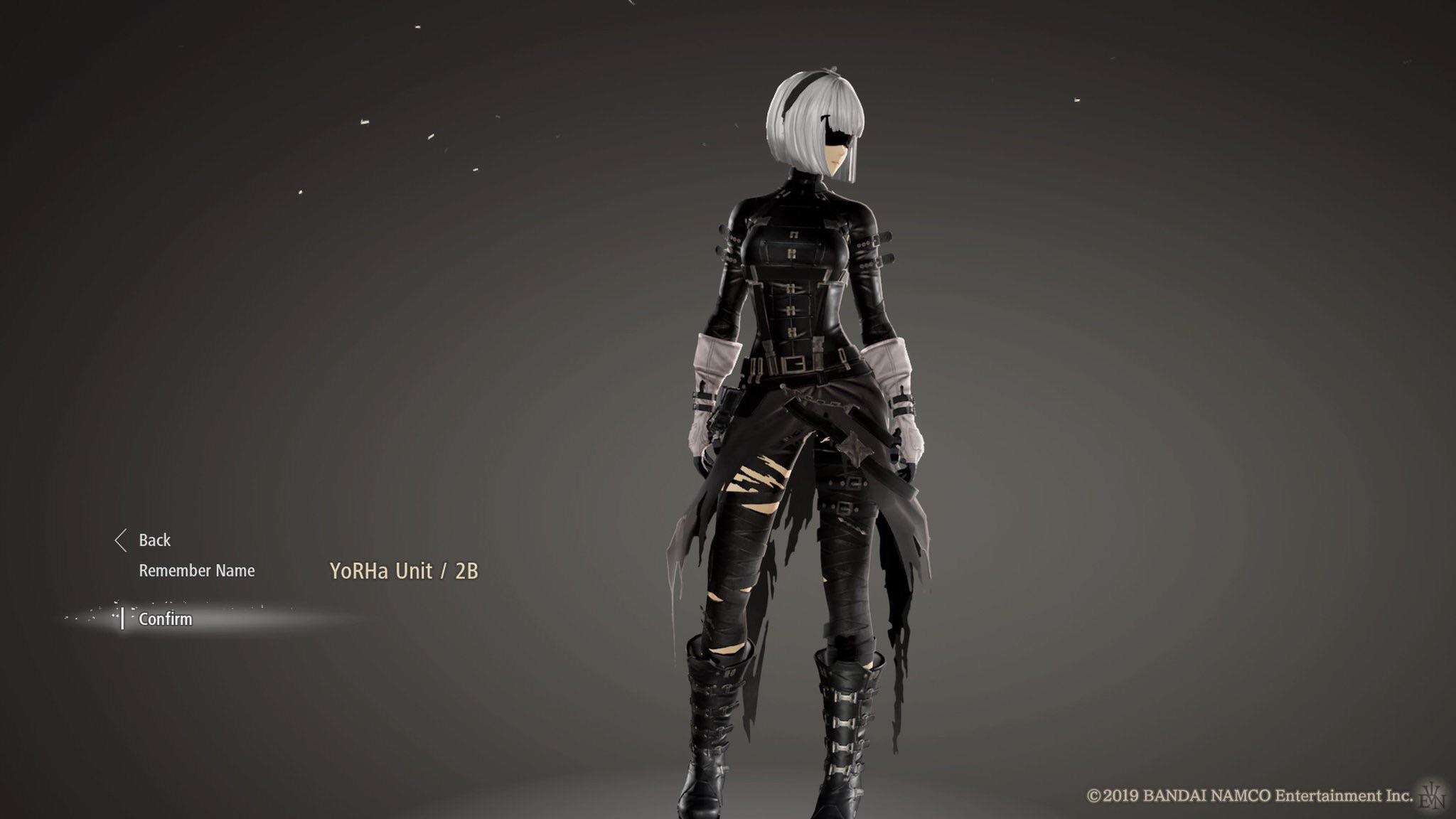Click Back to return to character editing
1456x819 pixels.
tap(155, 541)
